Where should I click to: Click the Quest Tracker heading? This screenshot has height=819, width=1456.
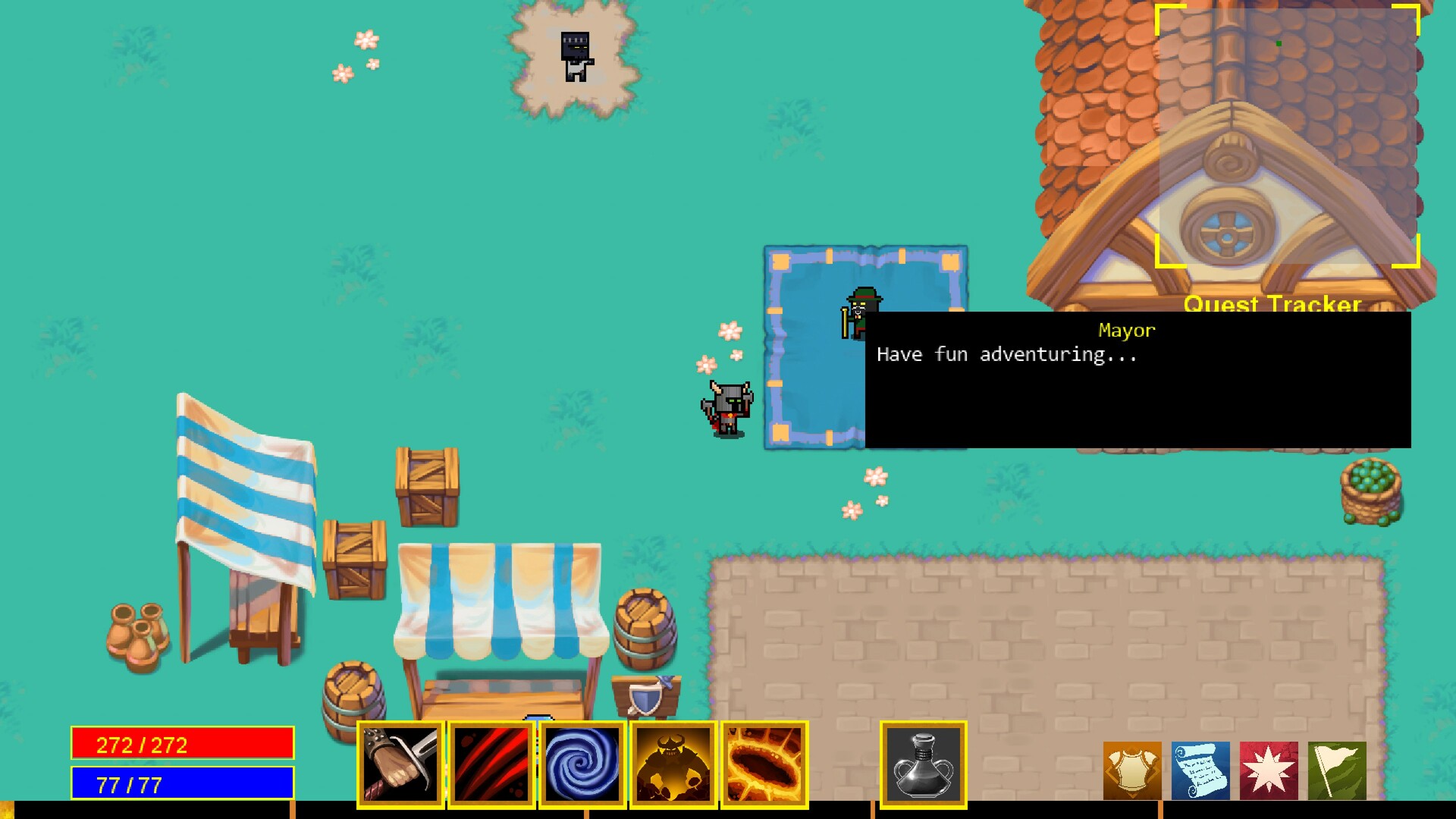pyautogui.click(x=1272, y=305)
